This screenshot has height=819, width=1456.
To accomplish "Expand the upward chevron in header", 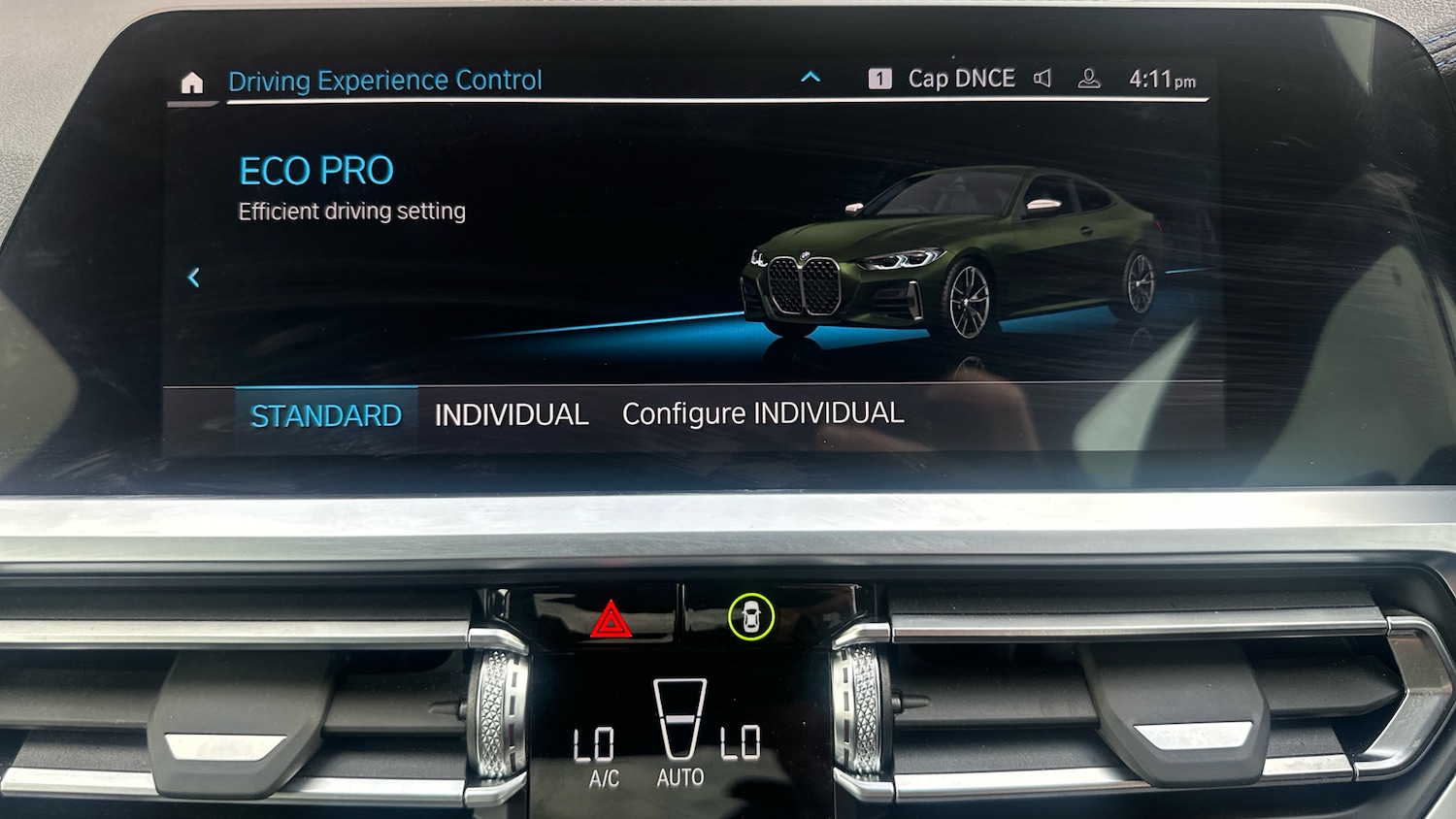I will click(811, 78).
